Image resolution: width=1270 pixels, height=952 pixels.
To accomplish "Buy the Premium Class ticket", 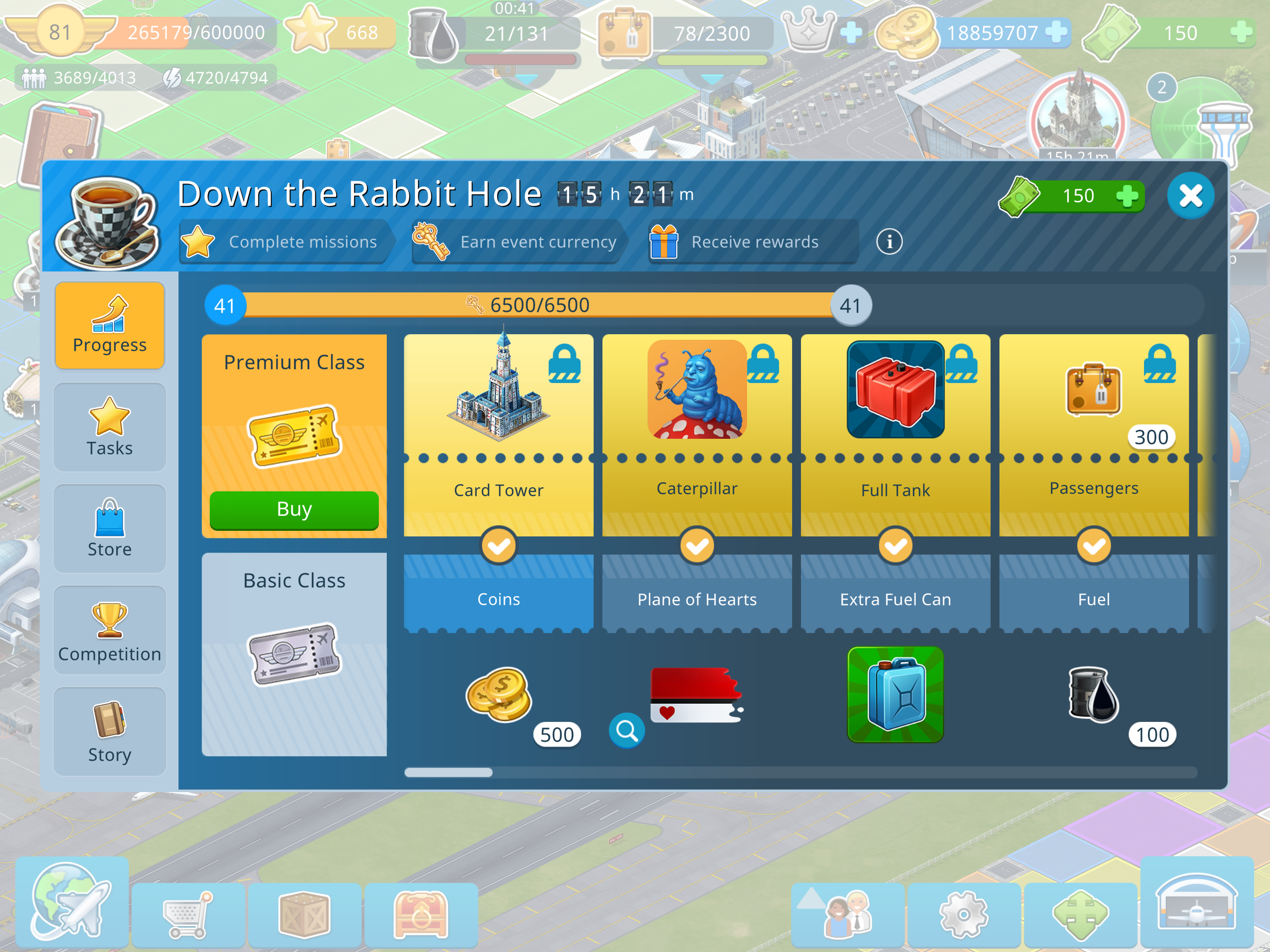I will pyautogui.click(x=294, y=509).
